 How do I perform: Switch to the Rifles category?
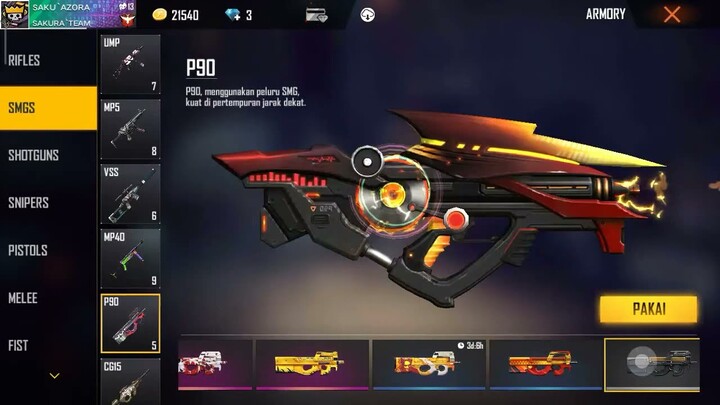25,60
